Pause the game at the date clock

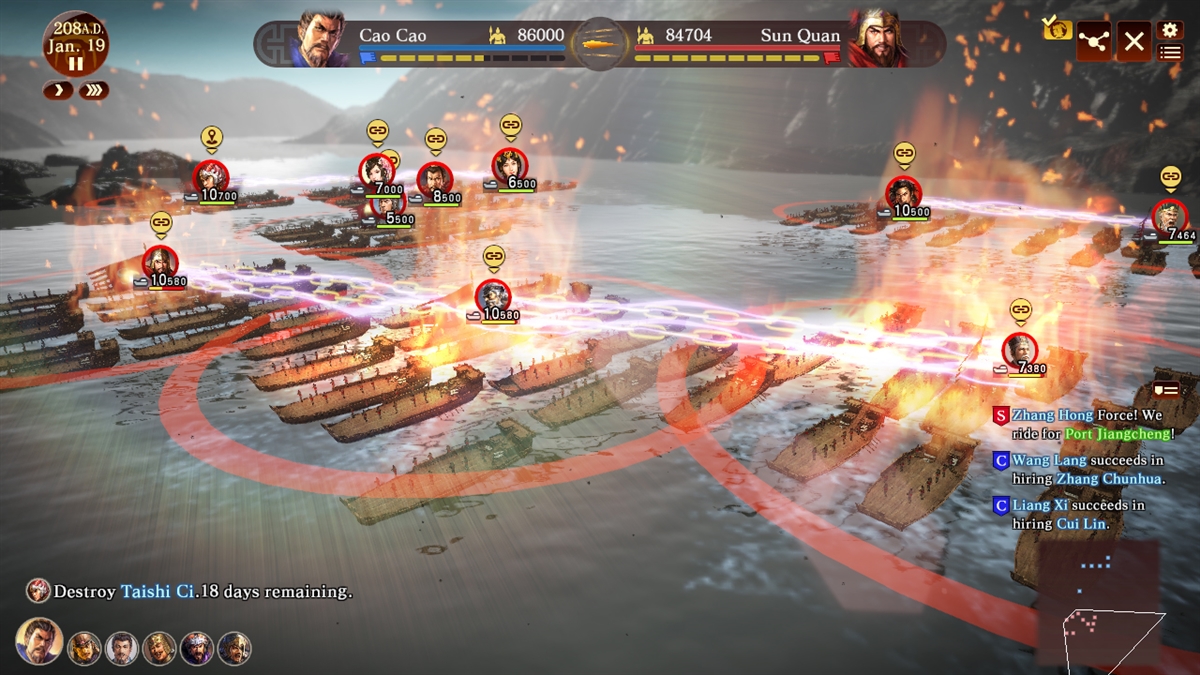pos(76,63)
